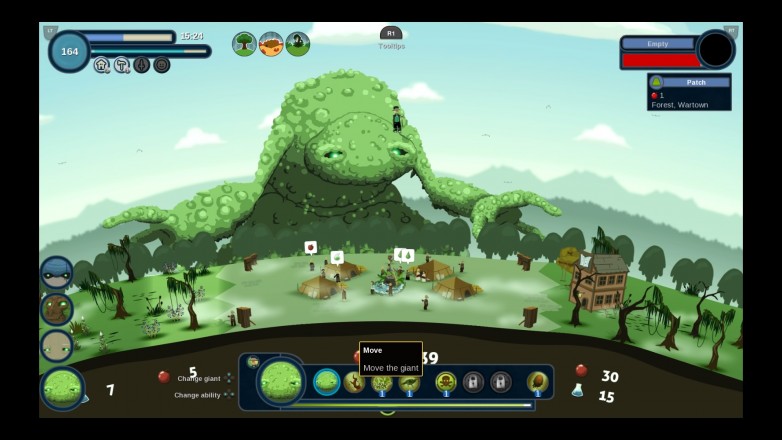Image resolution: width=782 pixels, height=440 pixels.
Task: Click the first locked ability slot
Action: [x=473, y=381]
